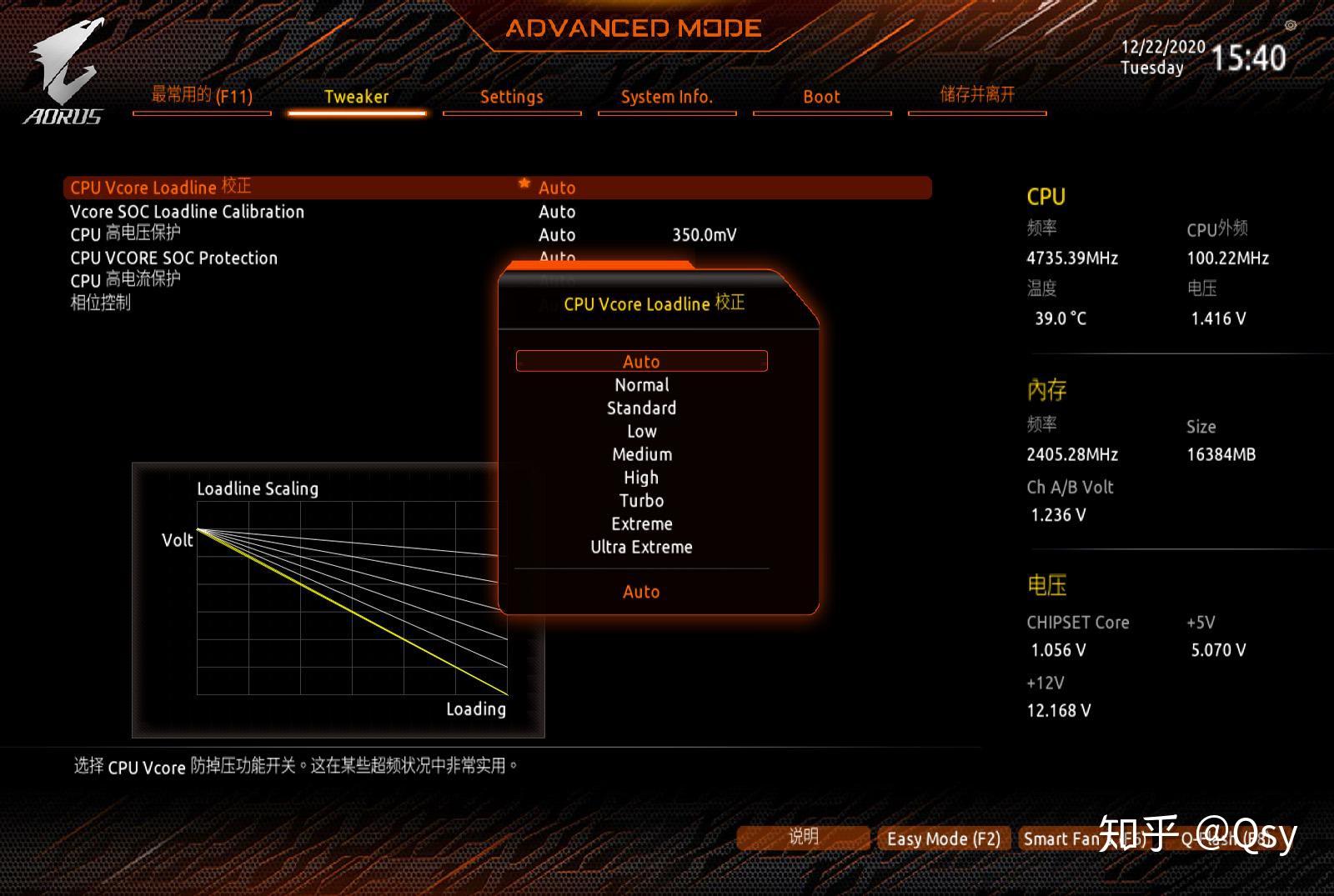1334x896 pixels.
Task: Select the Boot tab
Action: point(821,97)
